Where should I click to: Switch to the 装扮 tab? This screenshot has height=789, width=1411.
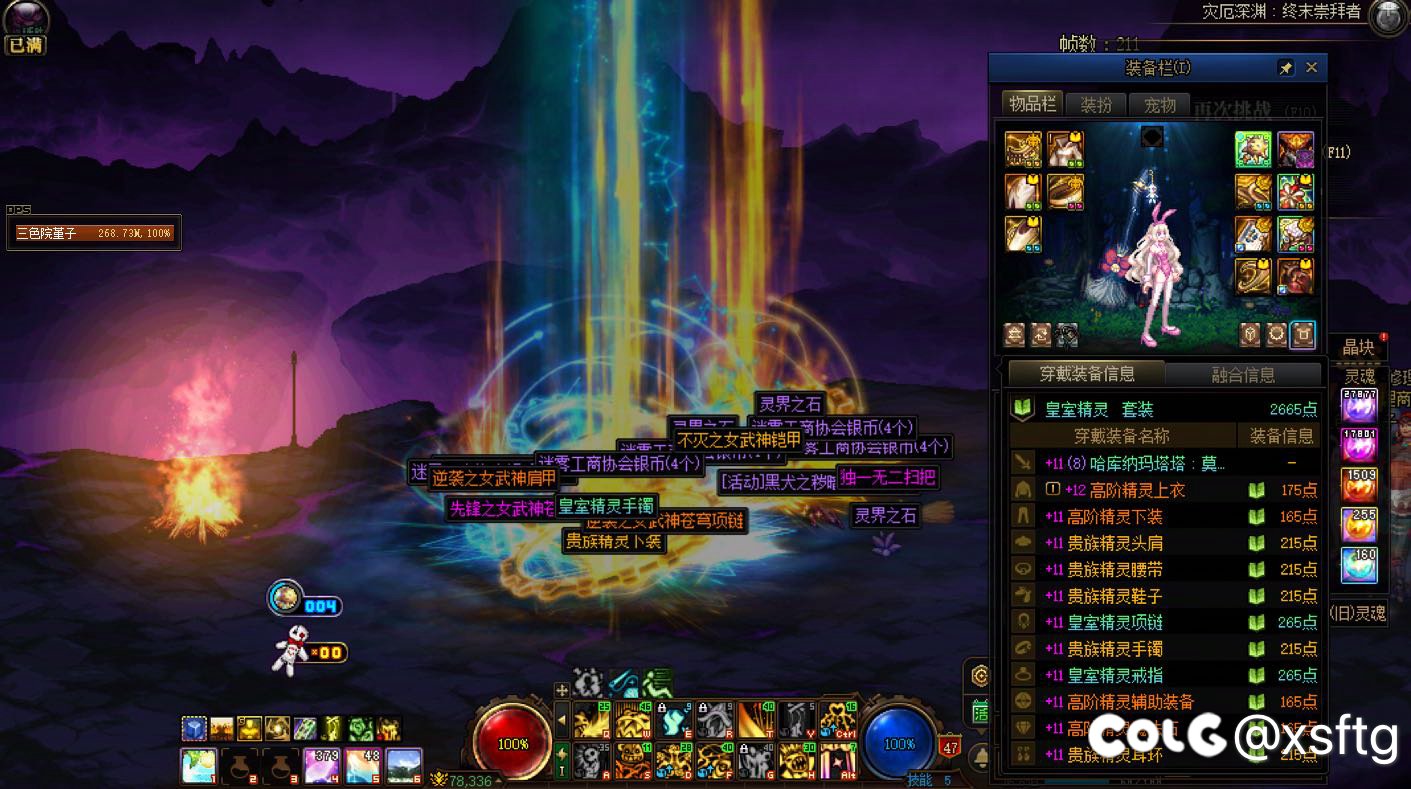click(x=1096, y=104)
